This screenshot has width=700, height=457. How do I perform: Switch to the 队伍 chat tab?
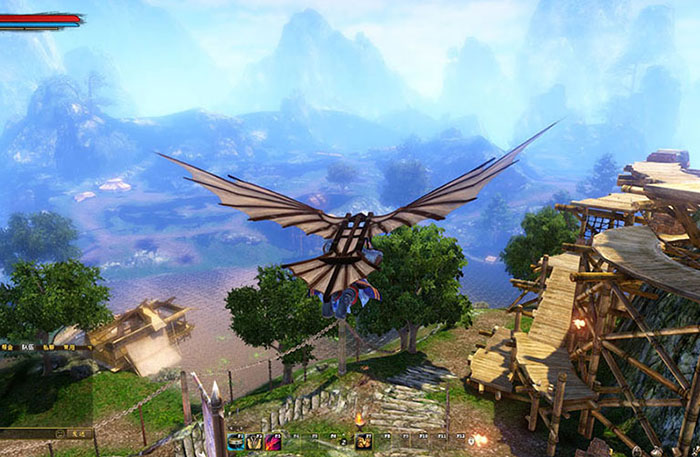point(28,346)
